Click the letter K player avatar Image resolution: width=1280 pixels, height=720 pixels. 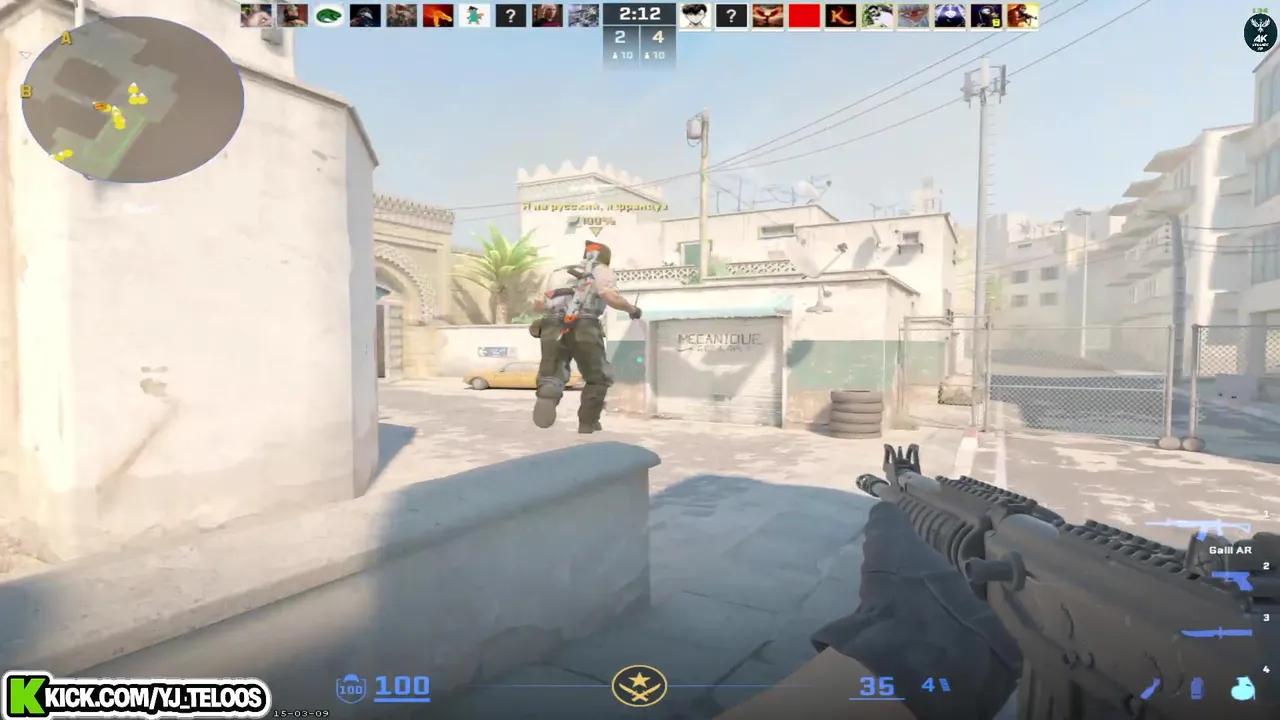841,15
